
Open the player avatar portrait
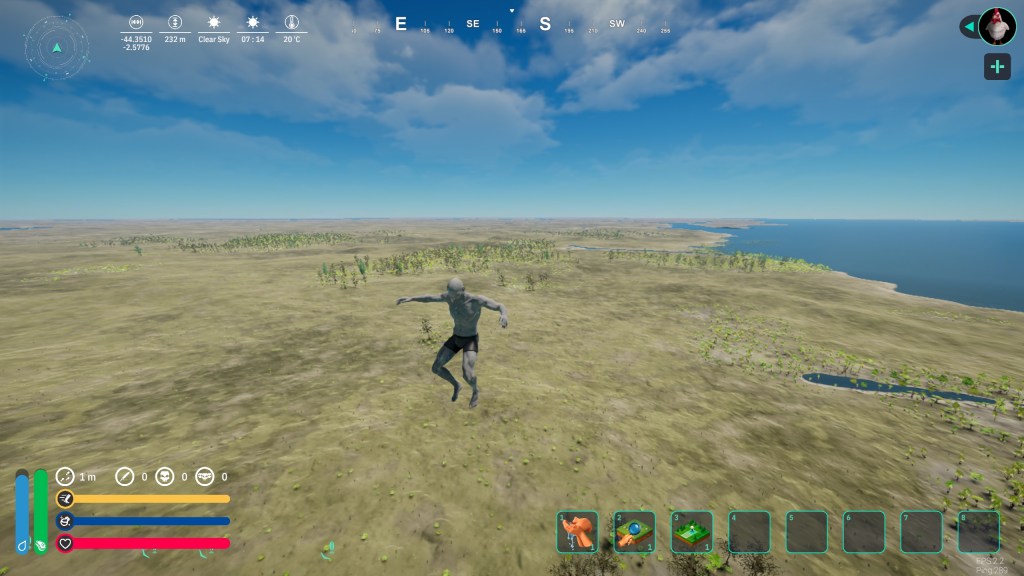tap(997, 26)
